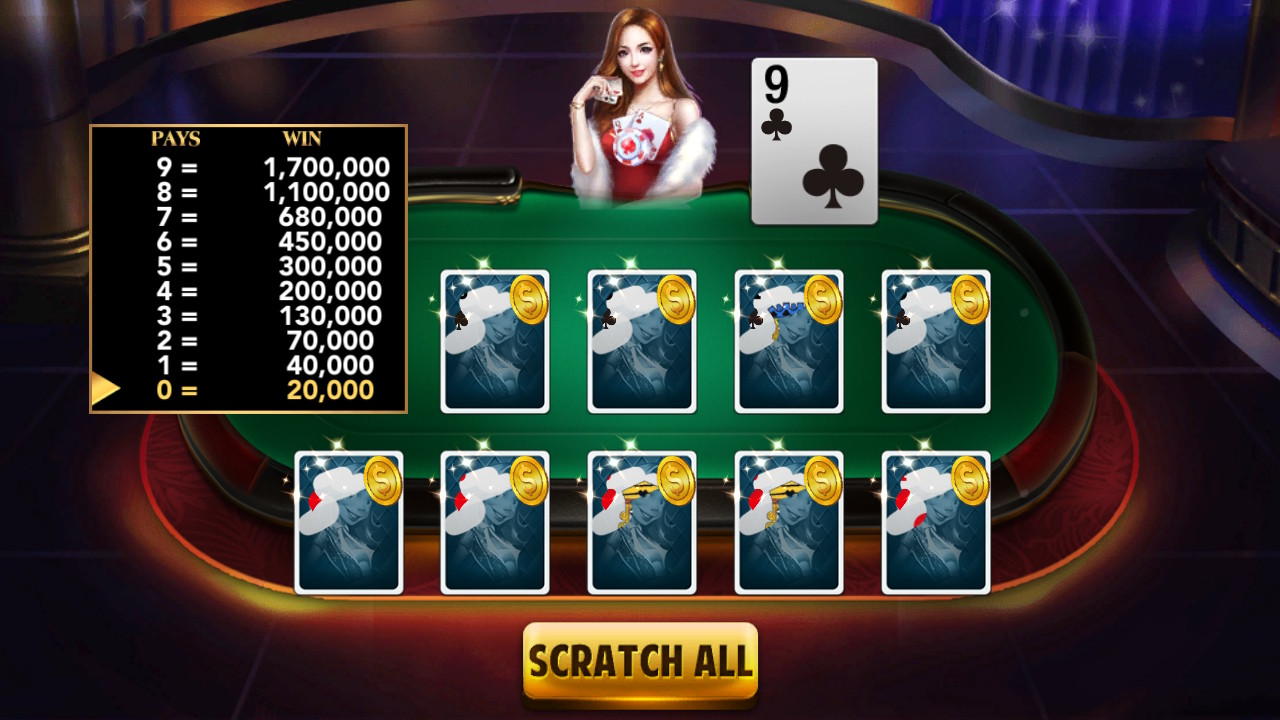
Task: Scratch the top-left card showing a black spade
Action: [493, 340]
